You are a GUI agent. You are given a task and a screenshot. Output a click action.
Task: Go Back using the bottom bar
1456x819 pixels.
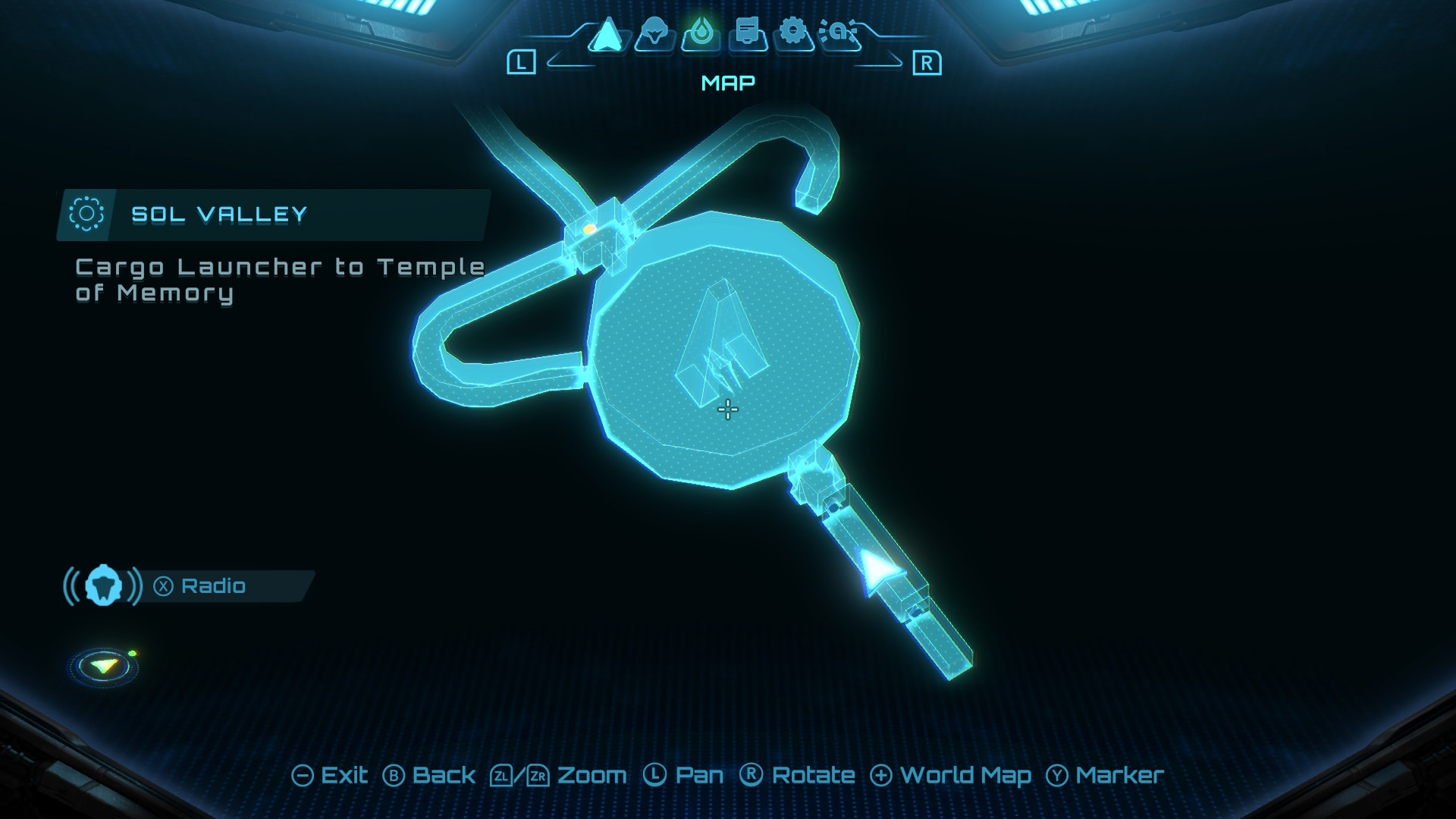(x=429, y=775)
